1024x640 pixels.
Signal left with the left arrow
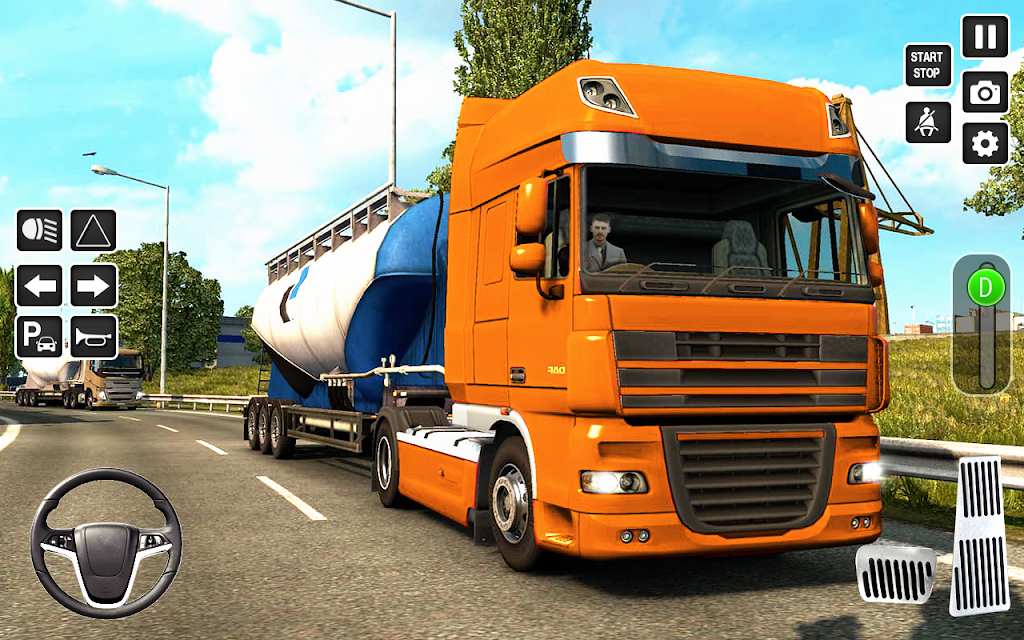coord(39,285)
